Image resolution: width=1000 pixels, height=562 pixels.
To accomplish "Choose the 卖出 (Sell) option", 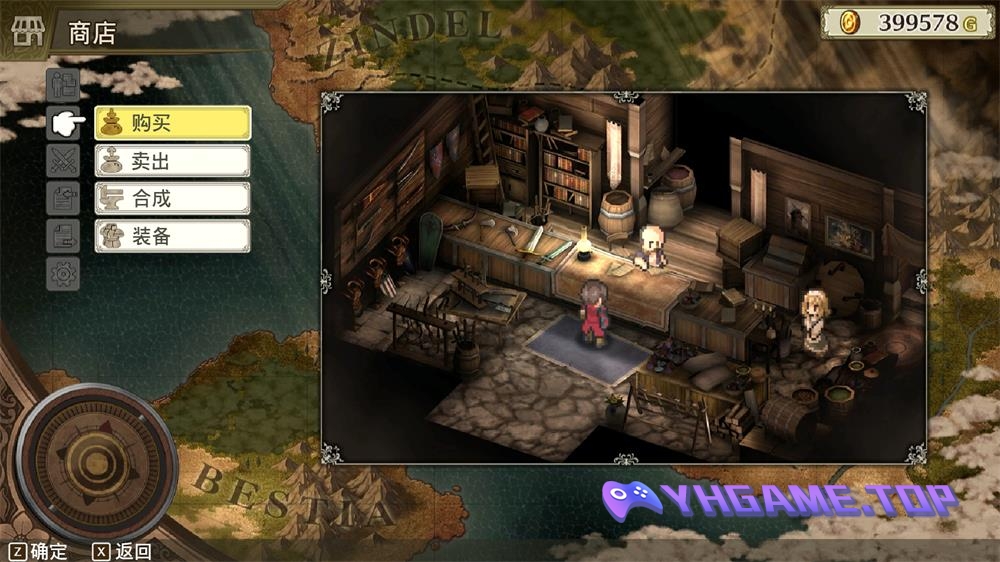I will click(172, 161).
